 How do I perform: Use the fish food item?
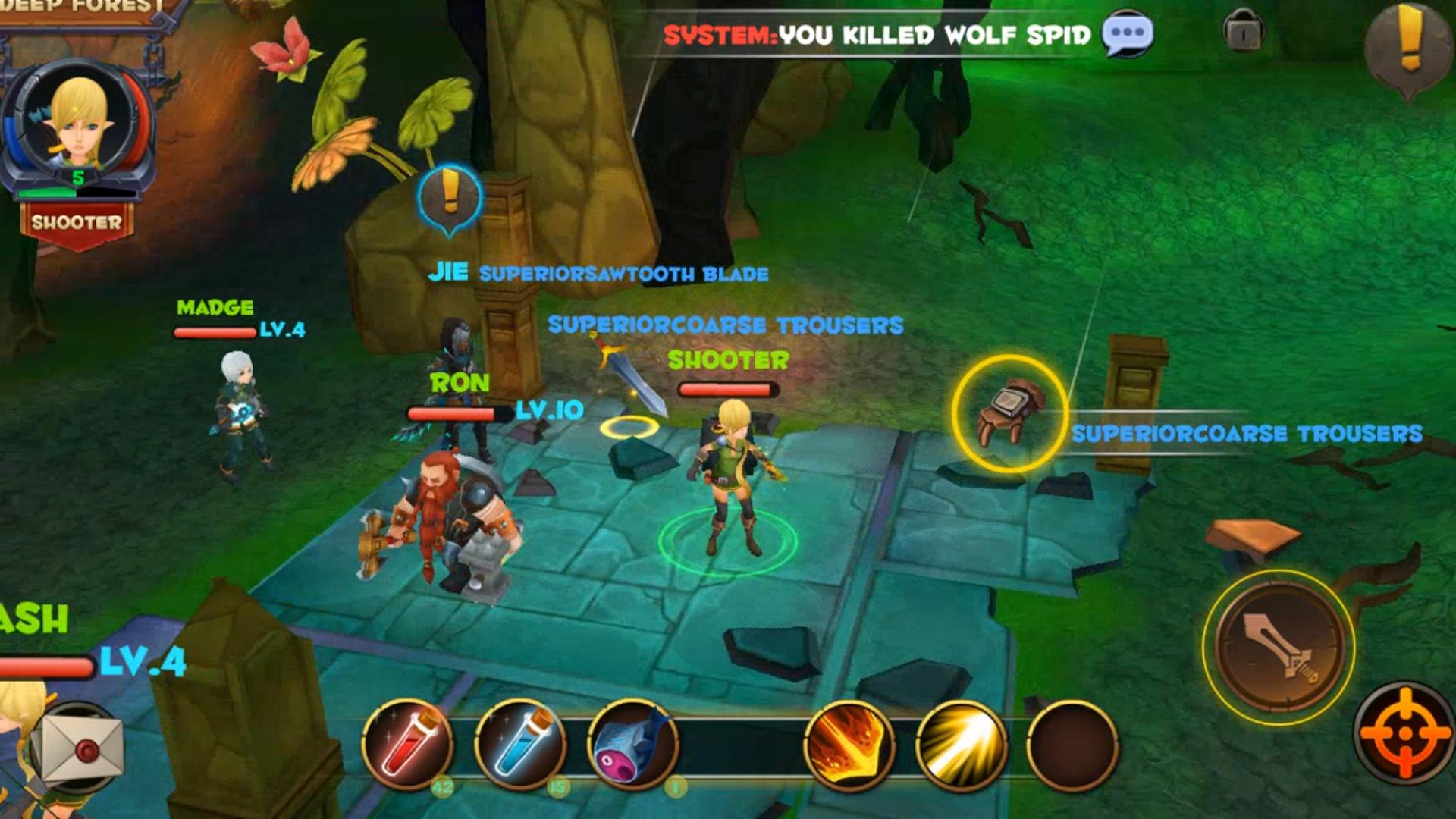[632, 745]
